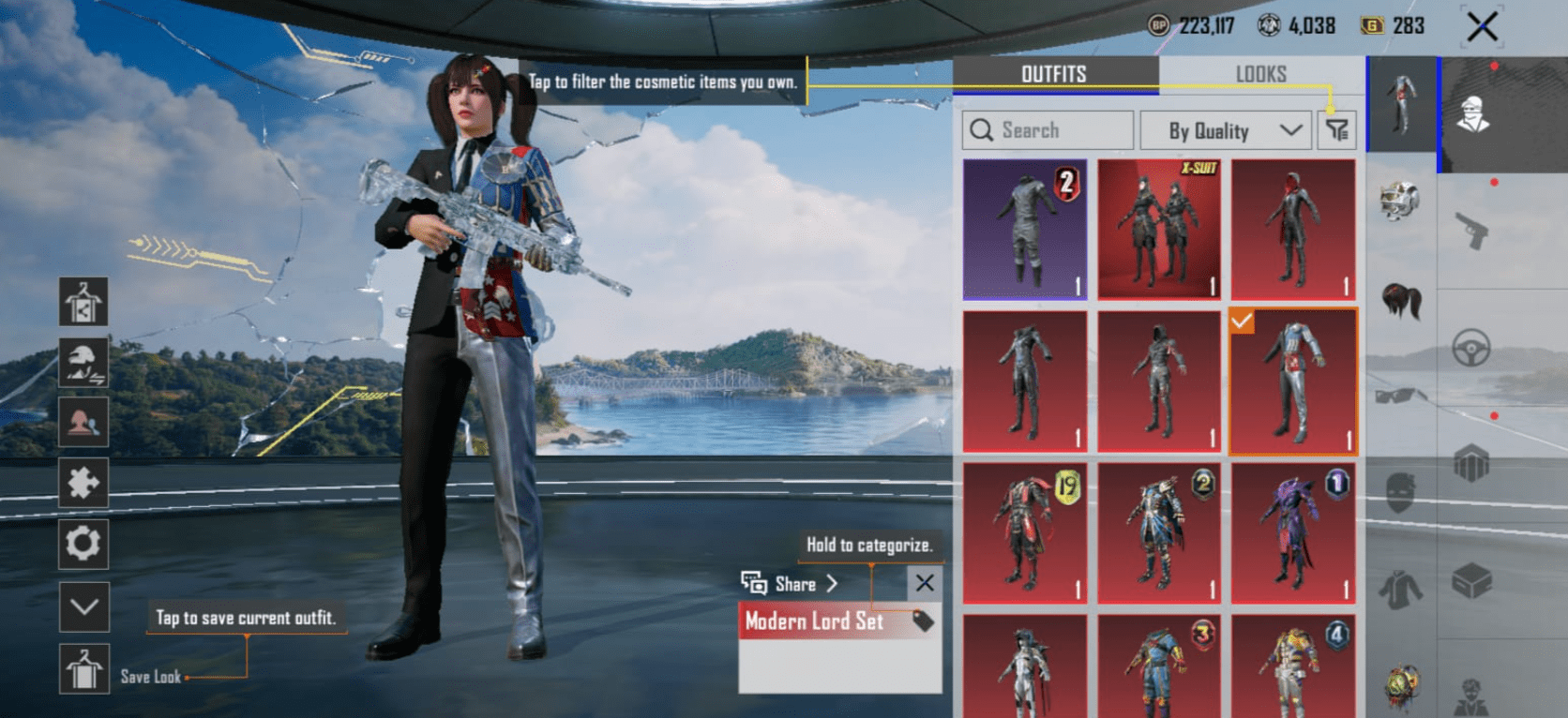This screenshot has height=718, width=1568.
Task: Open the outfit preview icon in left sidebar
Action: pos(83,302)
